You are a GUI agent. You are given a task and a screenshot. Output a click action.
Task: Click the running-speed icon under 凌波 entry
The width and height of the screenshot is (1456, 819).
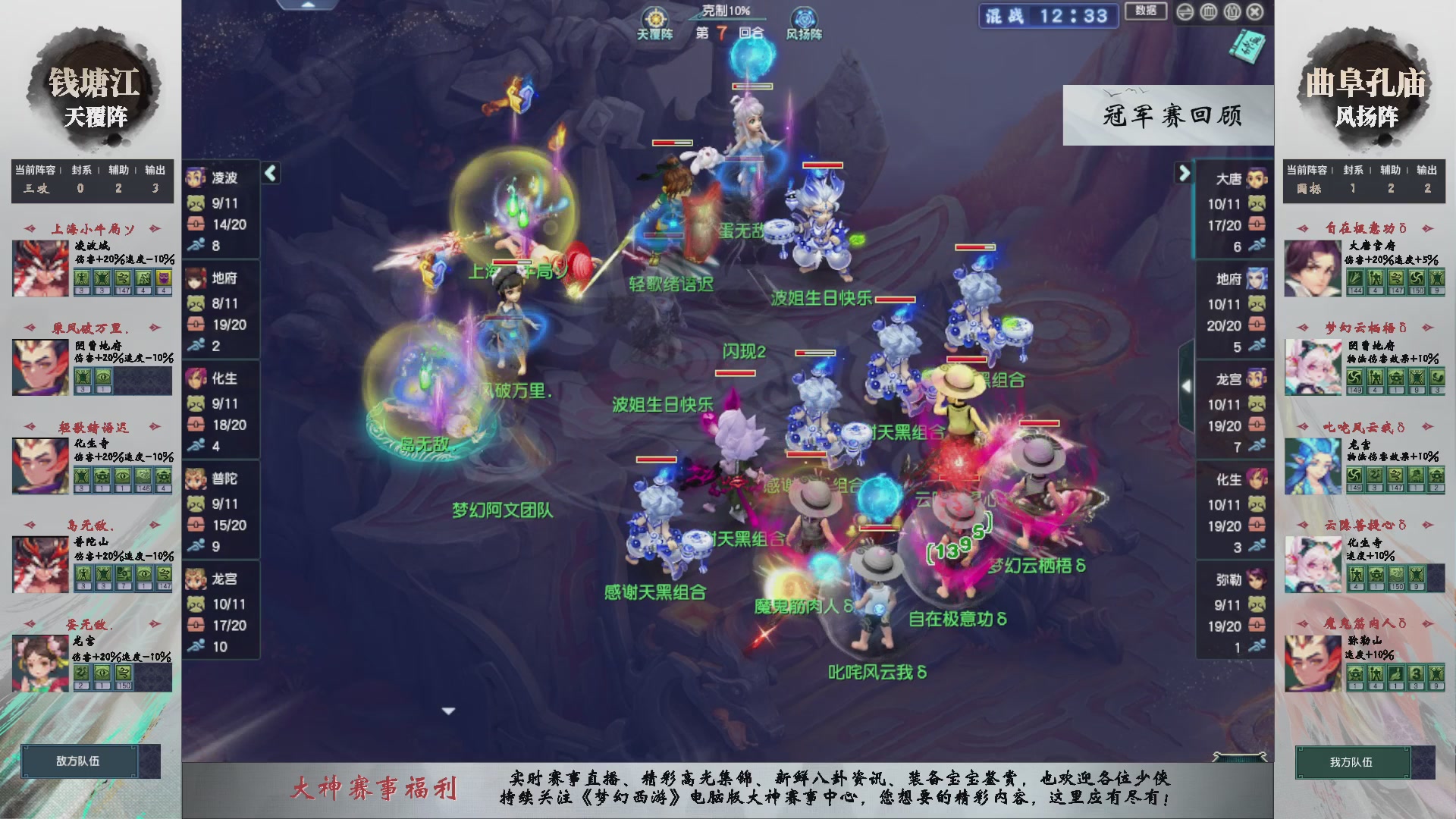pos(197,245)
